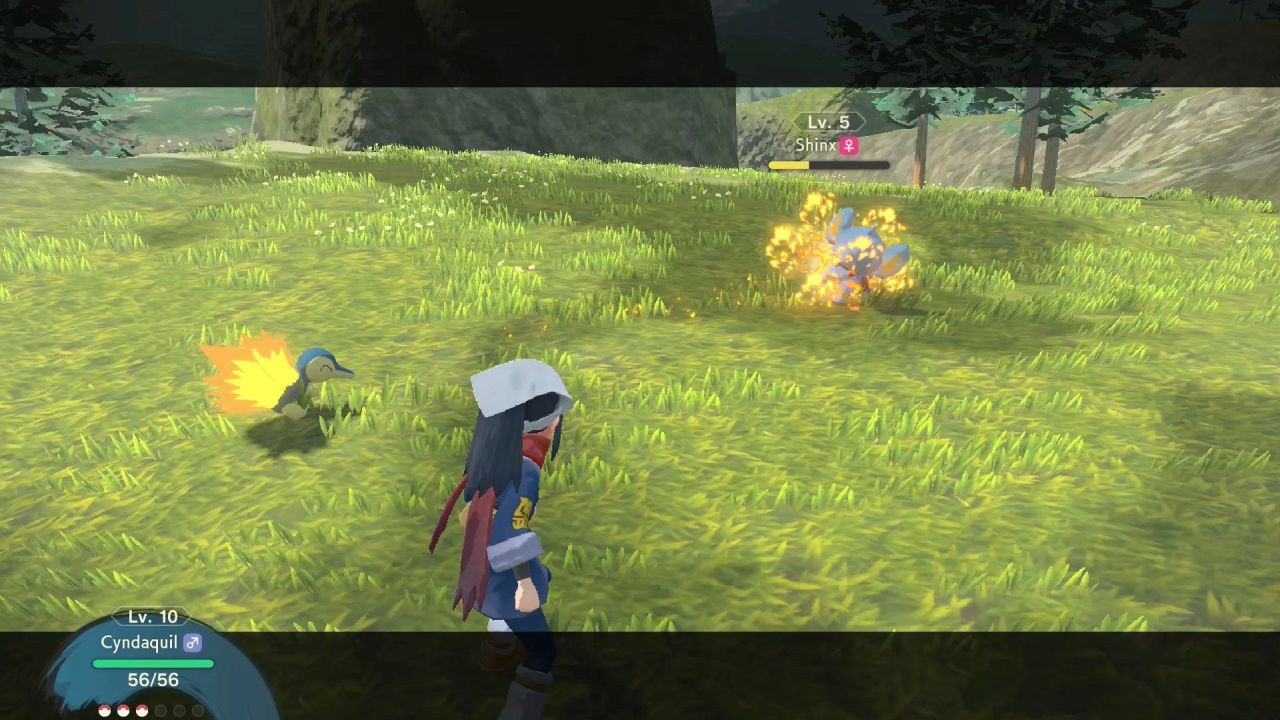
Task: Click the first empty party slot icon
Action: tap(160, 710)
